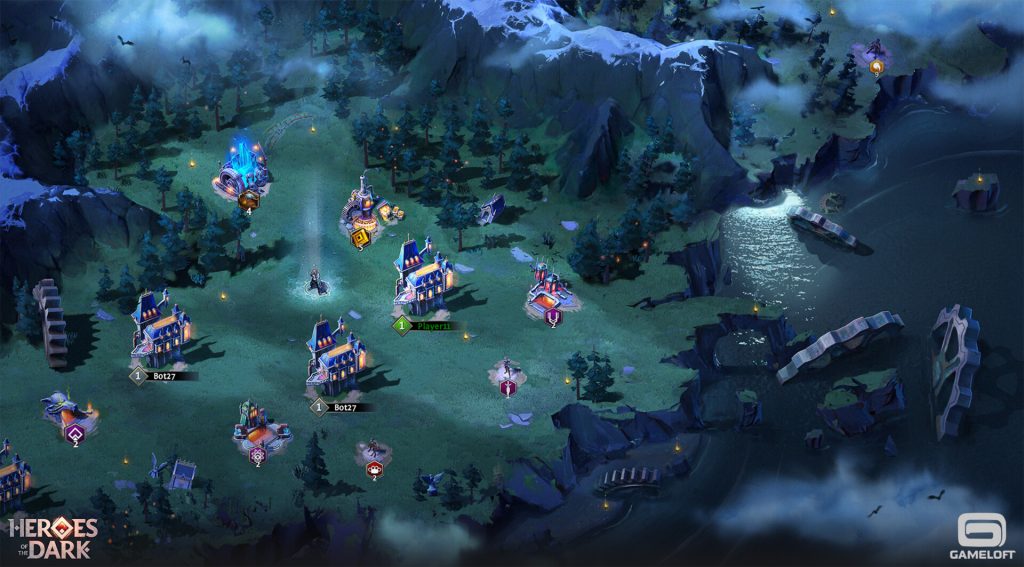
Task: Select the purple trident hexagon marker
Action: click(x=553, y=317)
